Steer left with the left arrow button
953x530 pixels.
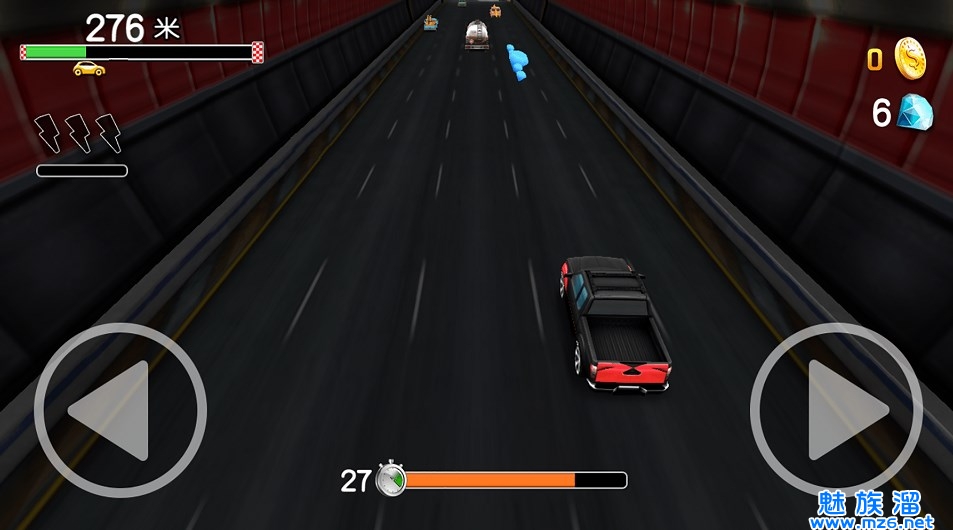(x=120, y=410)
